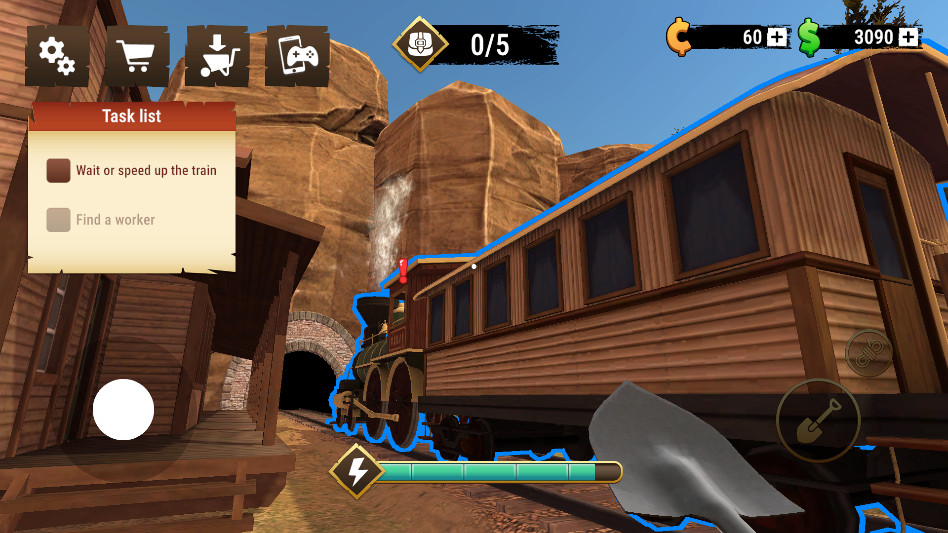Image resolution: width=948 pixels, height=533 pixels.
Task: Tap the faded circular button above shovel
Action: pos(868,353)
